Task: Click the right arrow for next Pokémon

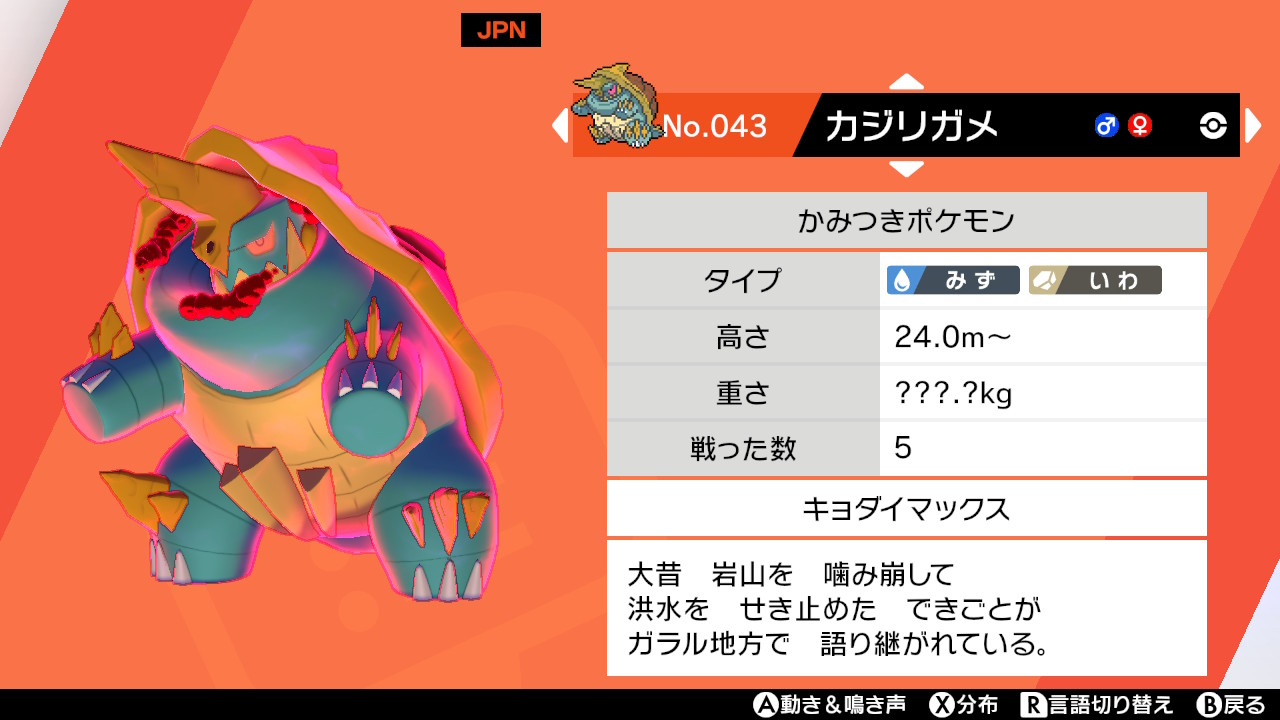Action: click(x=1252, y=125)
